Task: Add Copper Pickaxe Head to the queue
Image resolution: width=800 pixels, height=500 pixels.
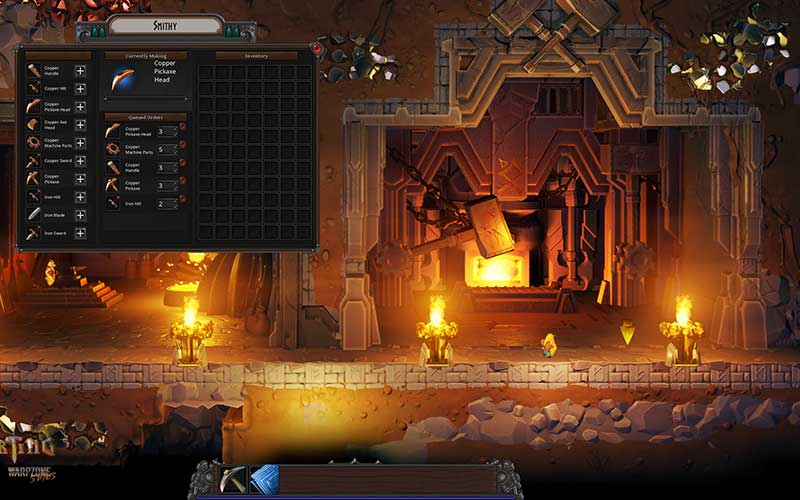Action: coord(80,106)
